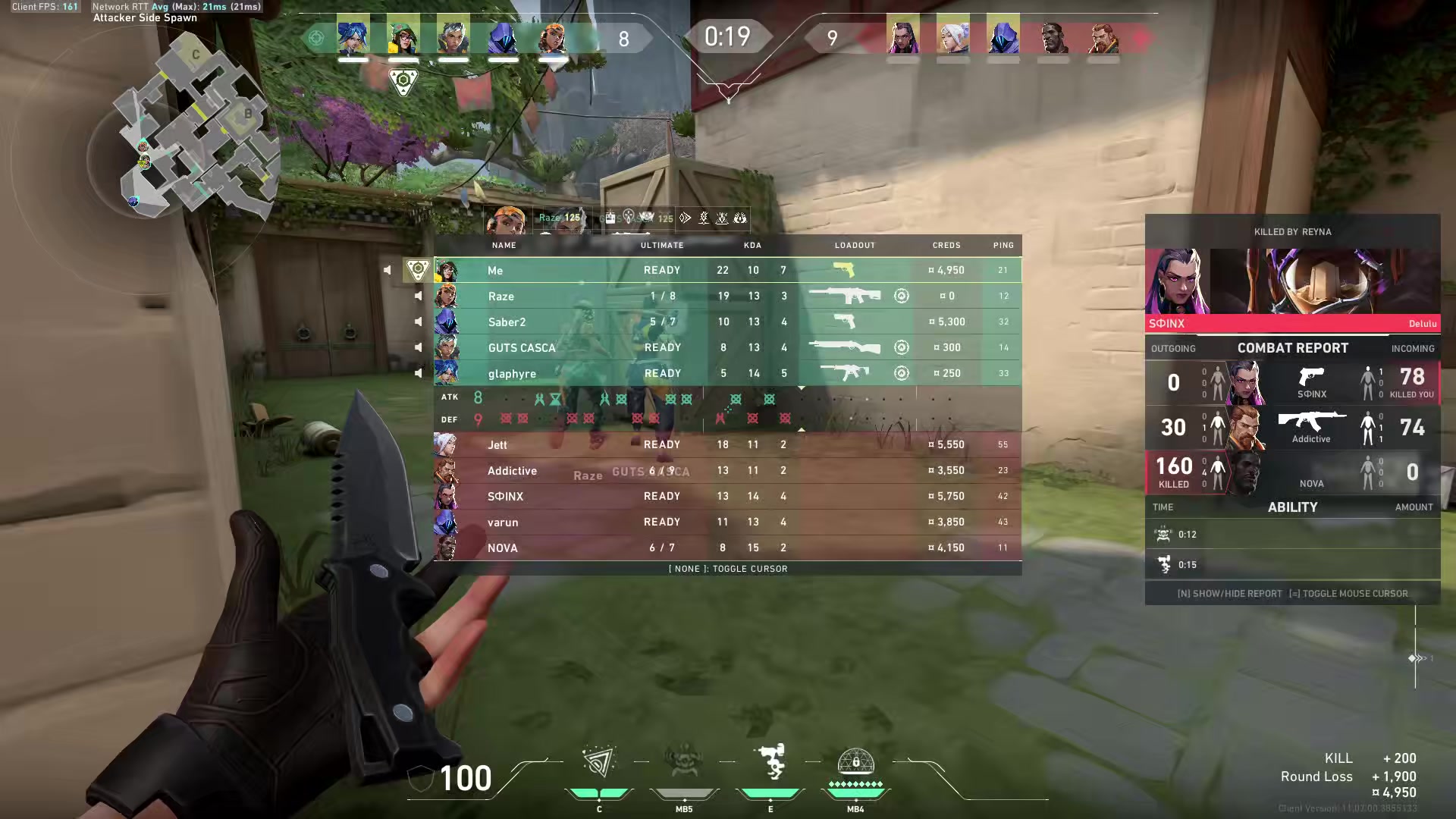1456x819 pixels.
Task: Mute Saber2 using the speaker icon
Action: pos(418,322)
